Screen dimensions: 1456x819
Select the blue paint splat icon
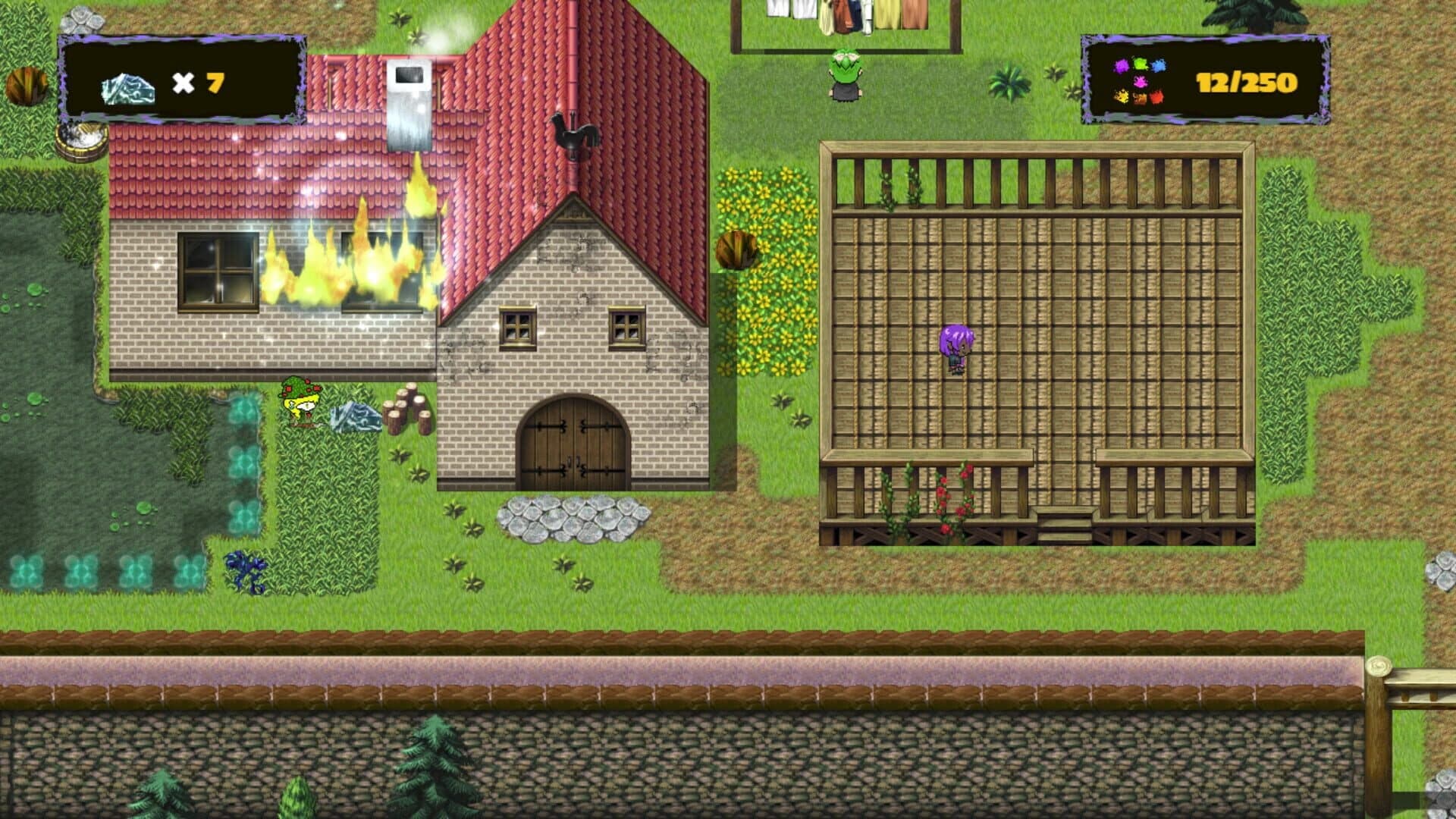tap(1159, 66)
